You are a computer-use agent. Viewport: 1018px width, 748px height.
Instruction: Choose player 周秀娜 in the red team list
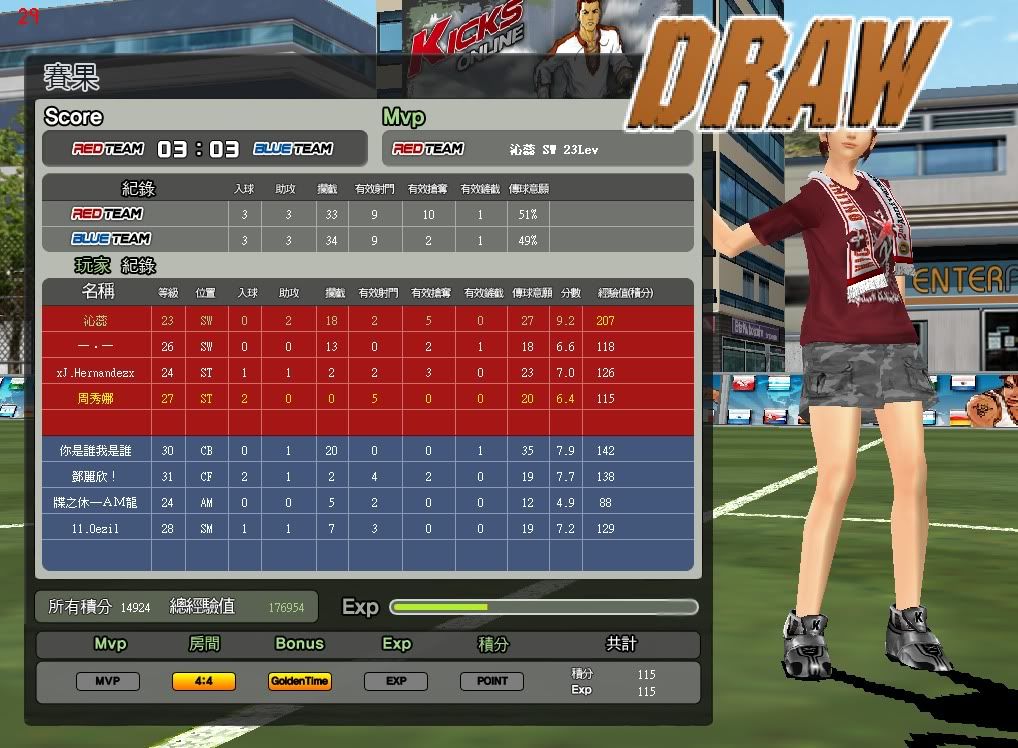click(368, 398)
